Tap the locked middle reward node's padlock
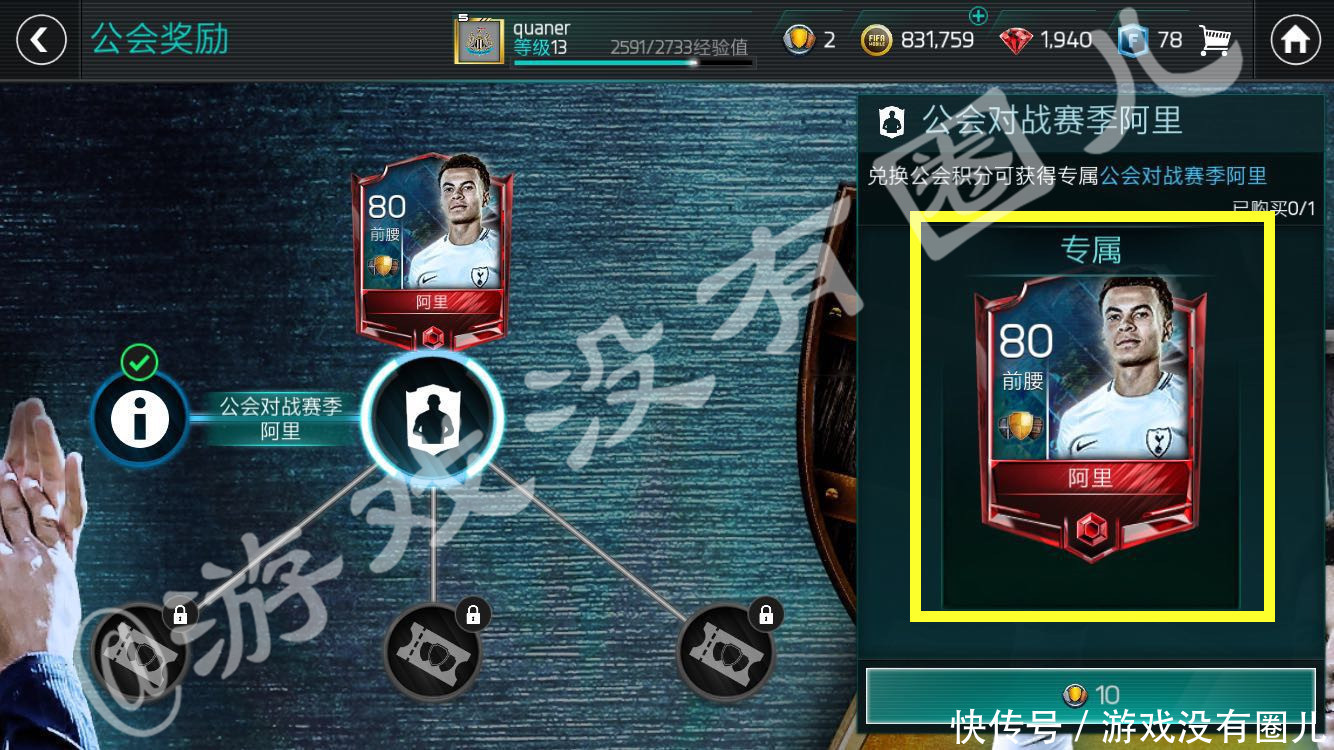The height and width of the screenshot is (750, 1334). coord(471,615)
